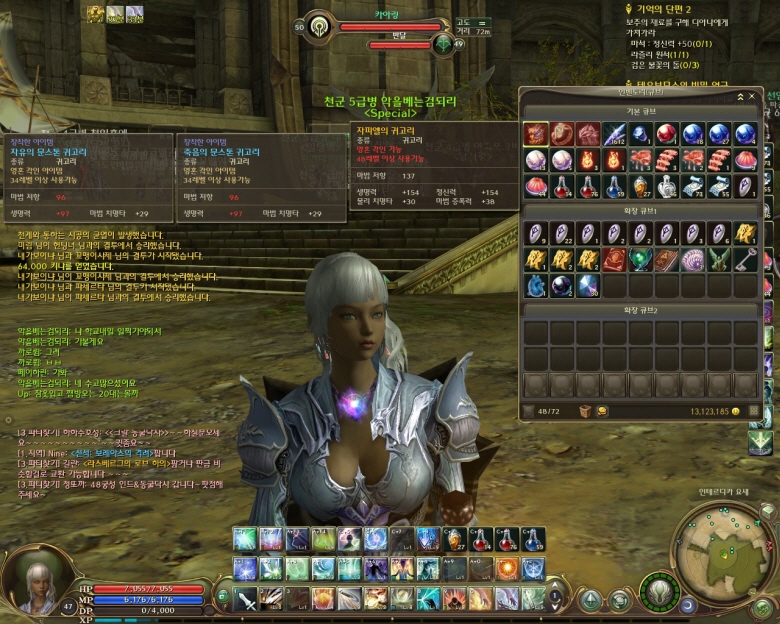
Task: Select the green orb trophy item
Action: [640, 260]
